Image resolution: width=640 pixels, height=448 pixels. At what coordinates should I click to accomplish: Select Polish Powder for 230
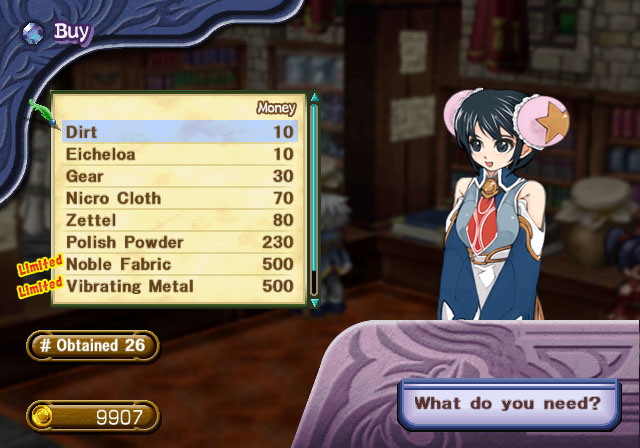180,242
